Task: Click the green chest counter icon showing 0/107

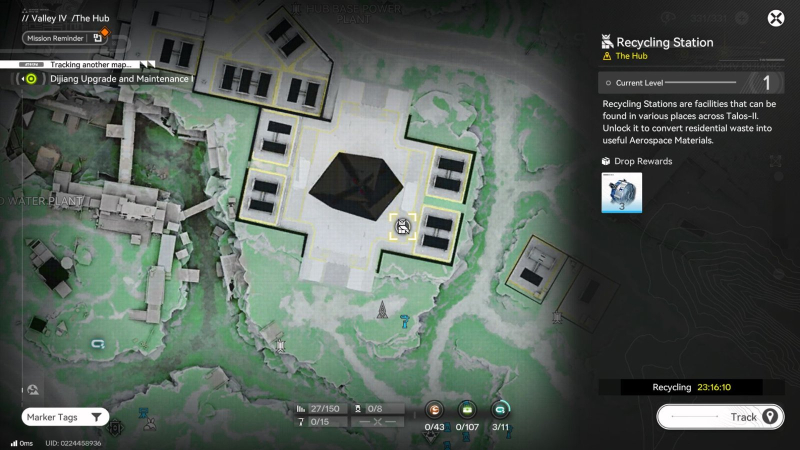Action: click(x=467, y=409)
